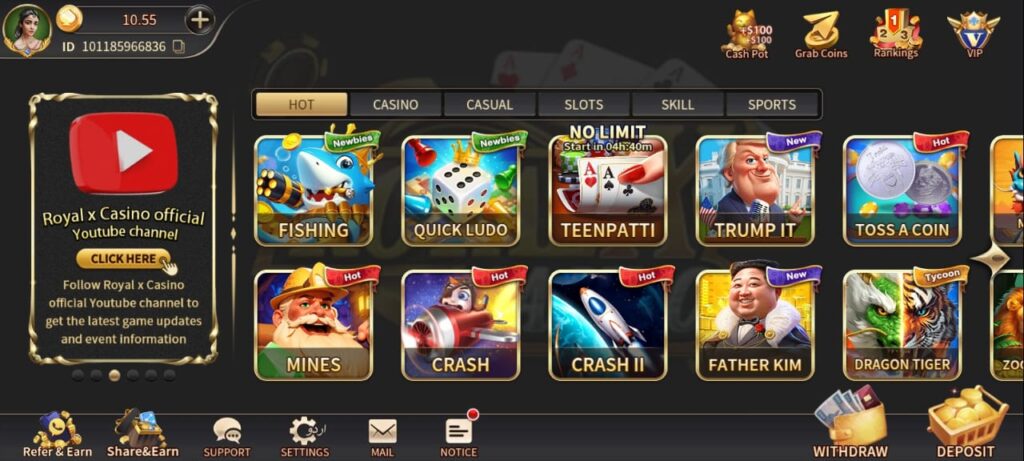
Task: Open the Rankings leaderboard
Action: (895, 34)
